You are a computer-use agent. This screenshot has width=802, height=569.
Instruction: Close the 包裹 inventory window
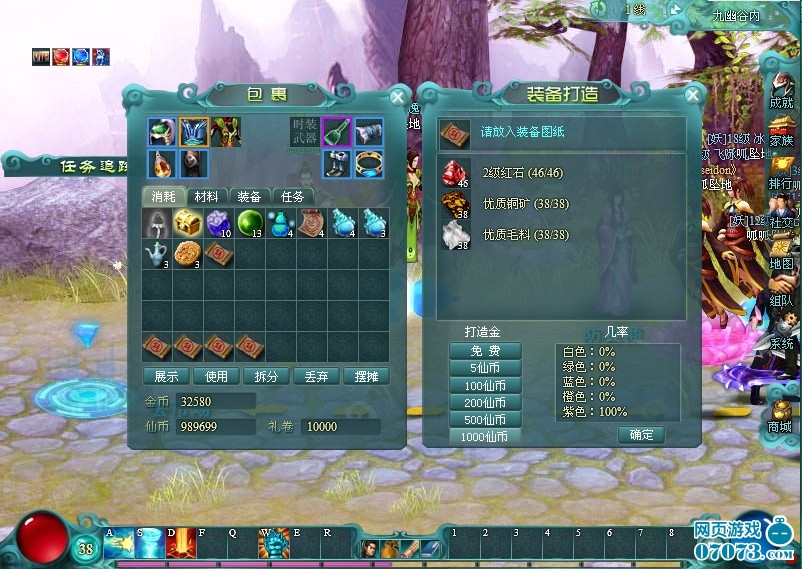(398, 97)
